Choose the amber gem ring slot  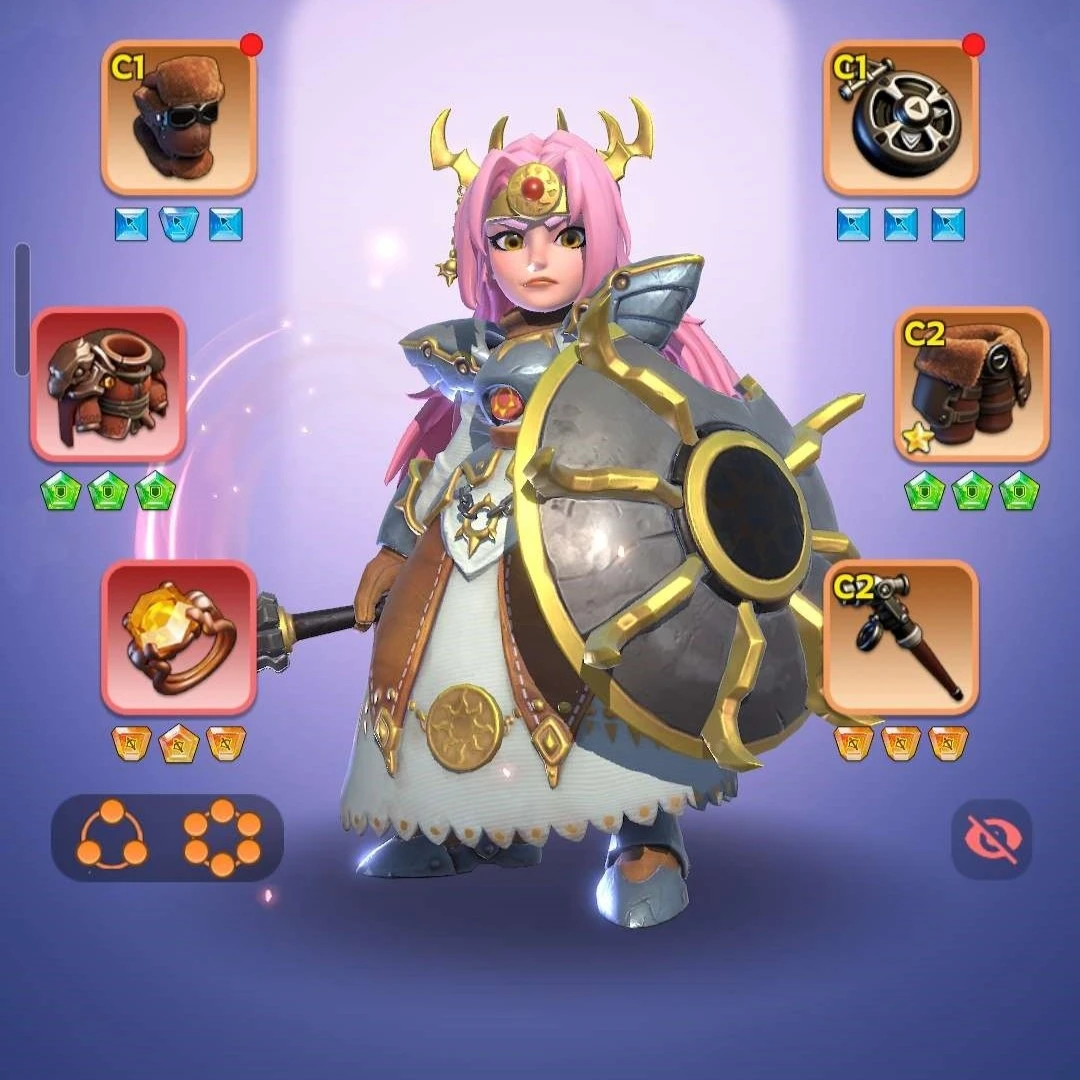click(x=179, y=638)
